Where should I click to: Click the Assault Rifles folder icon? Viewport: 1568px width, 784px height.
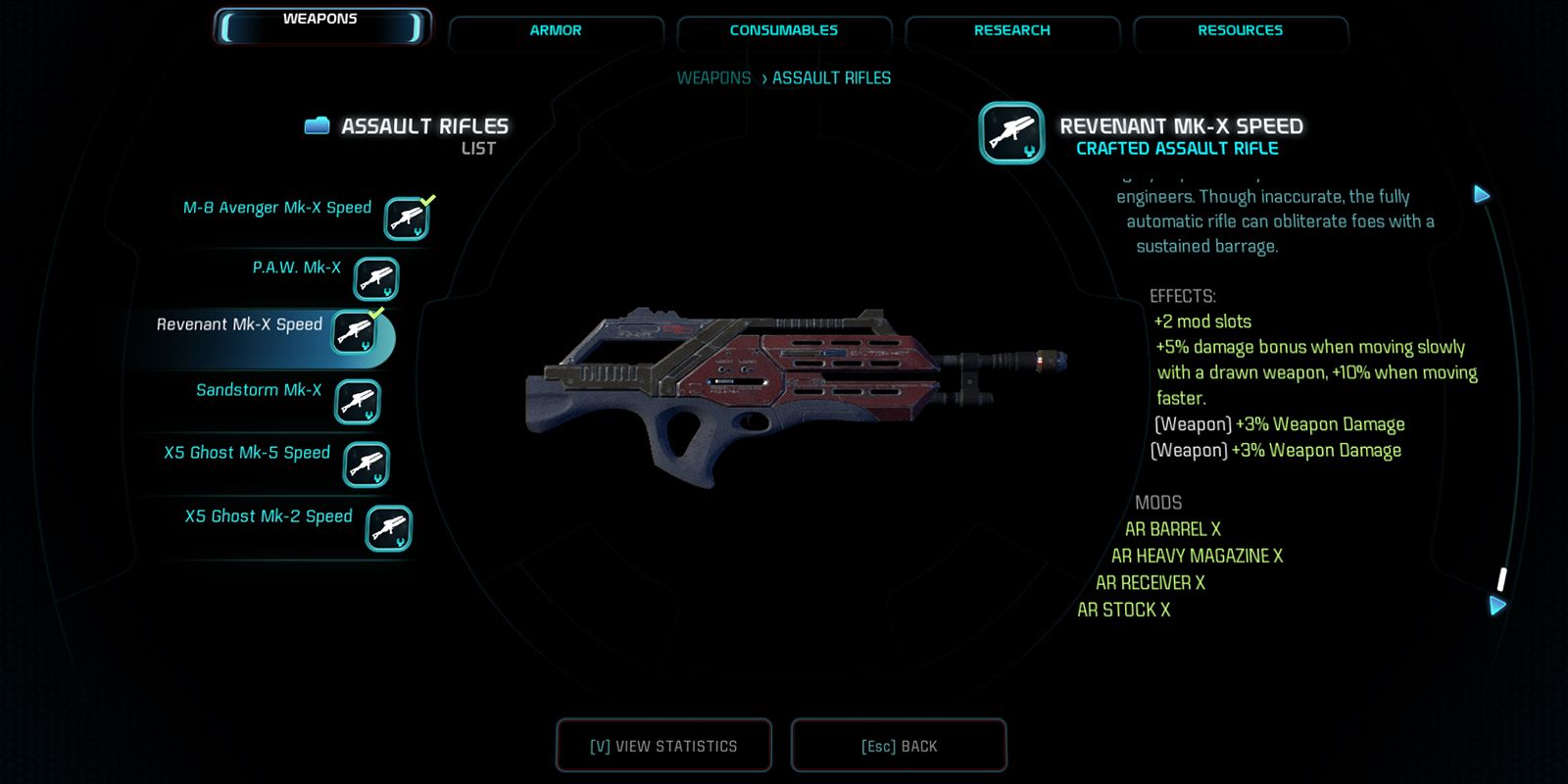tap(318, 124)
